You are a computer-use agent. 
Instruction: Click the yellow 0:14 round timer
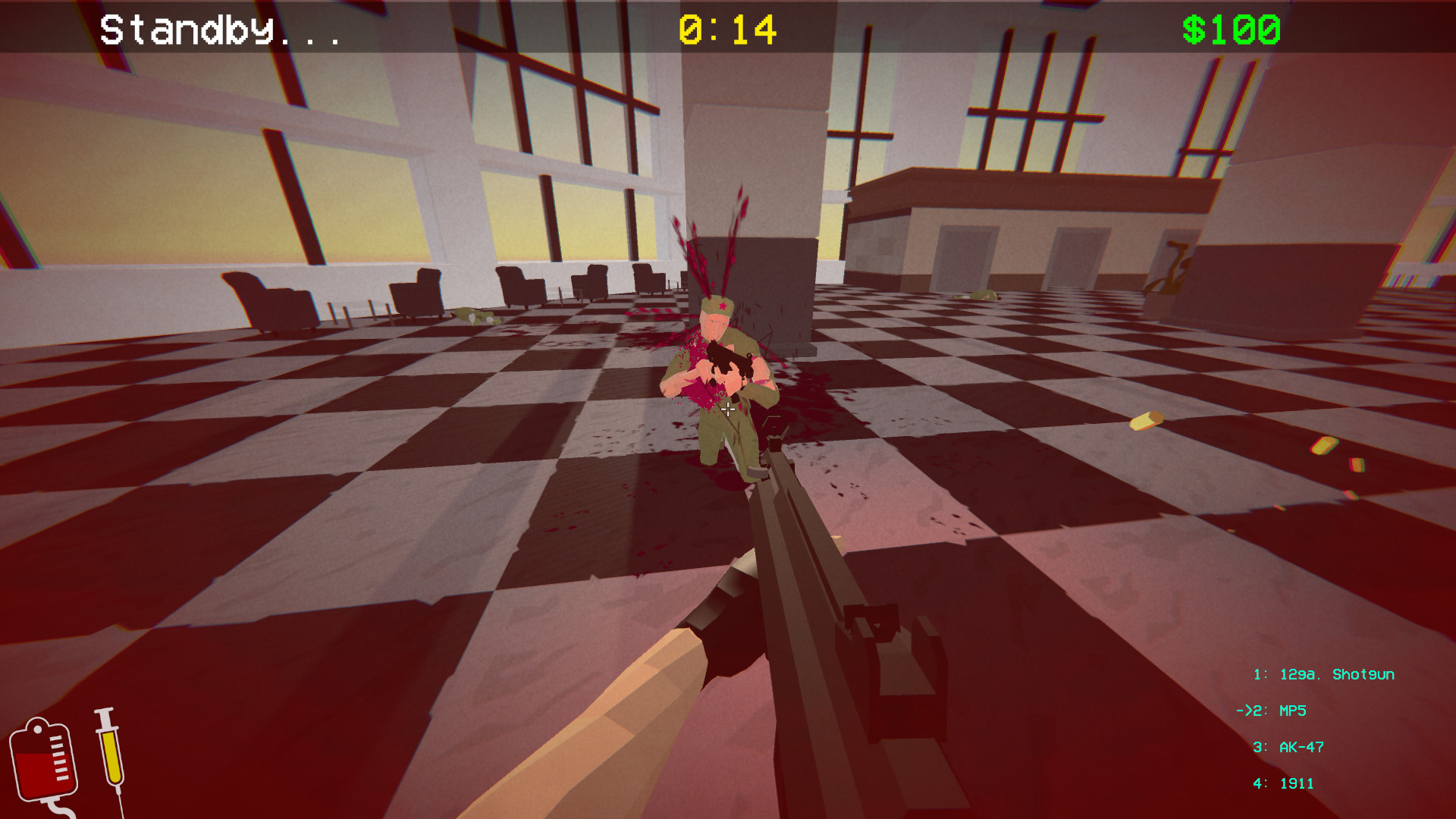(726, 30)
